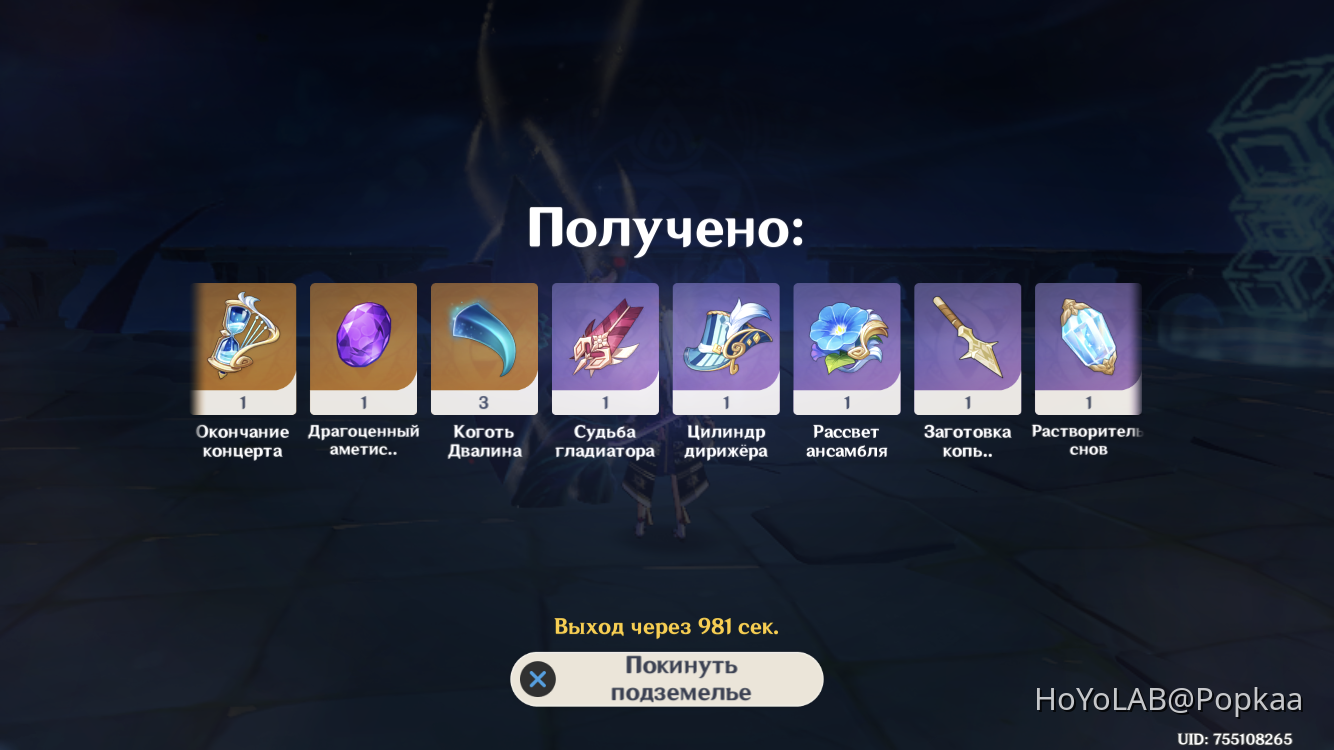Click the X icon on the exit button
The width and height of the screenshot is (1334, 750).
(537, 679)
